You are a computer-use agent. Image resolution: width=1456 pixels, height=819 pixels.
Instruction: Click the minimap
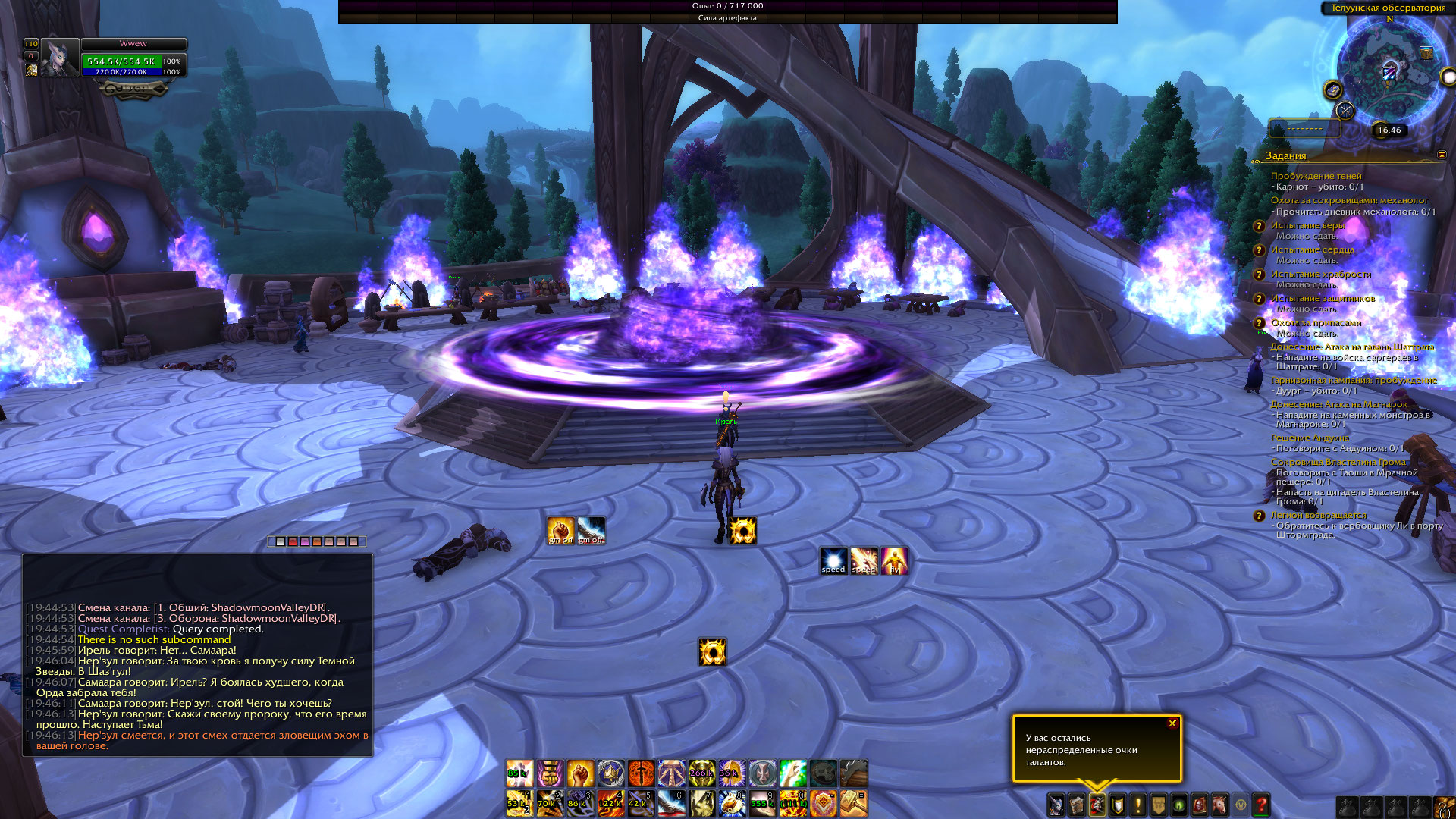coord(1390,72)
